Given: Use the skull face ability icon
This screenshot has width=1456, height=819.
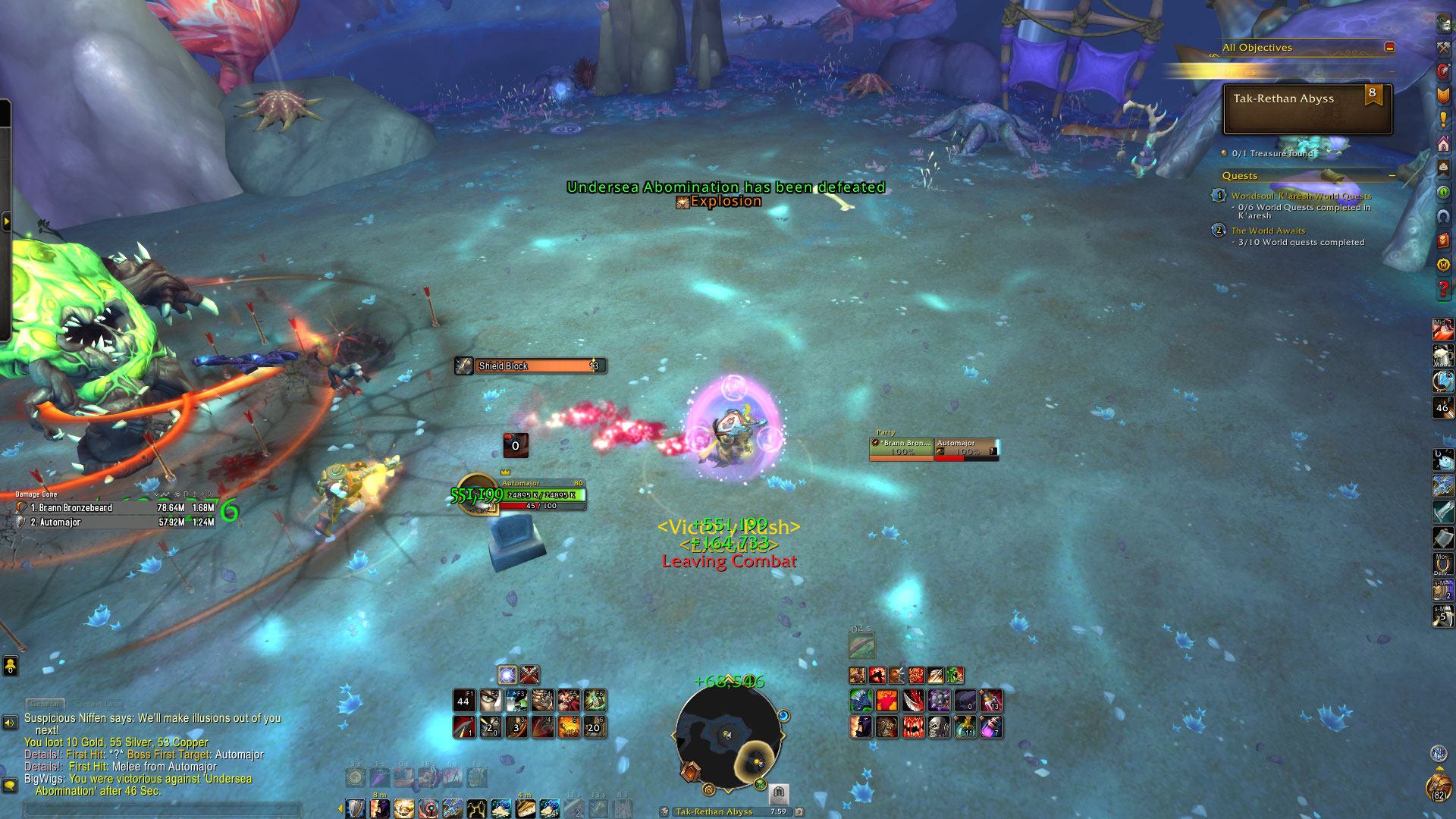Looking at the screenshot, I should (939, 727).
